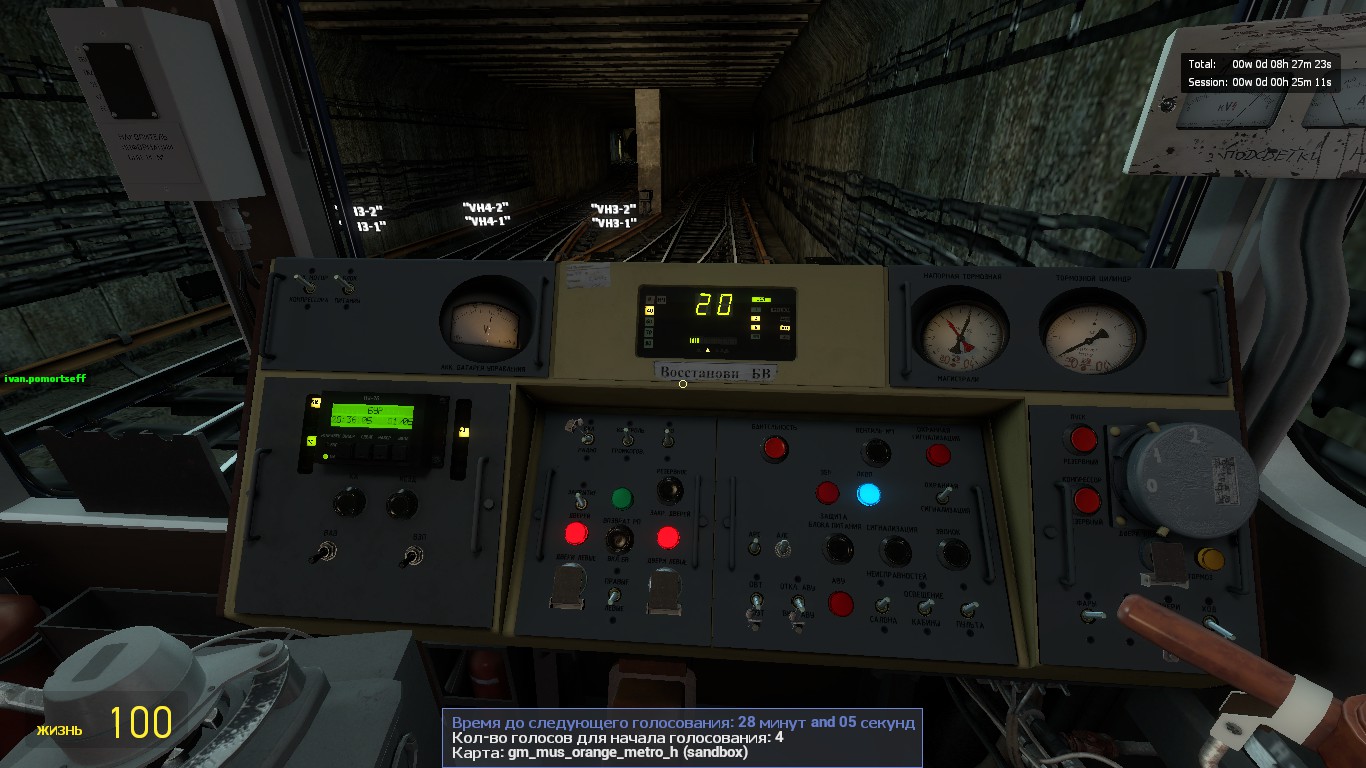Flip the Освещение кабины light switch
This screenshot has width=1366, height=768.
pos(926,605)
